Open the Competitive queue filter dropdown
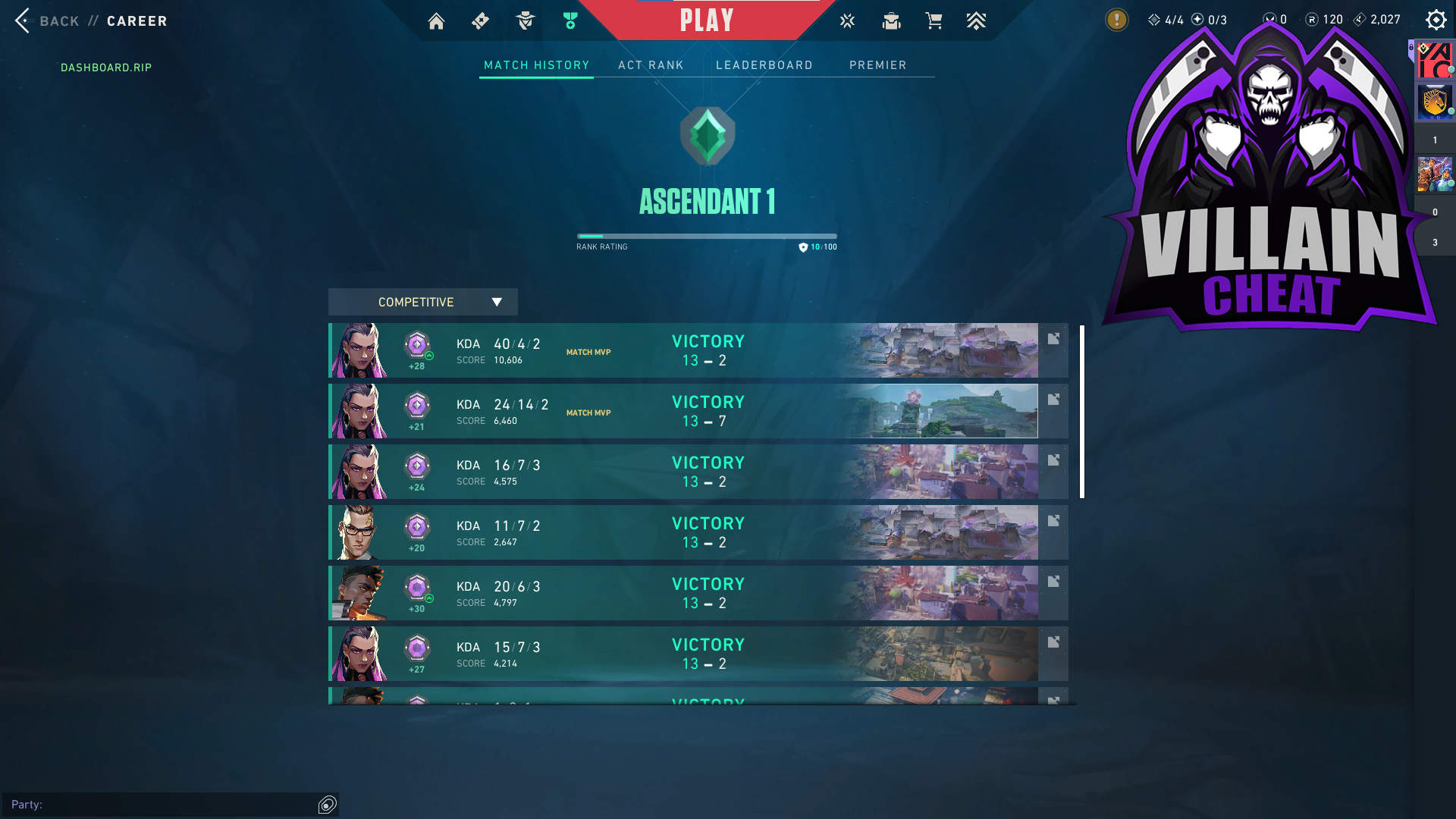 [422, 302]
